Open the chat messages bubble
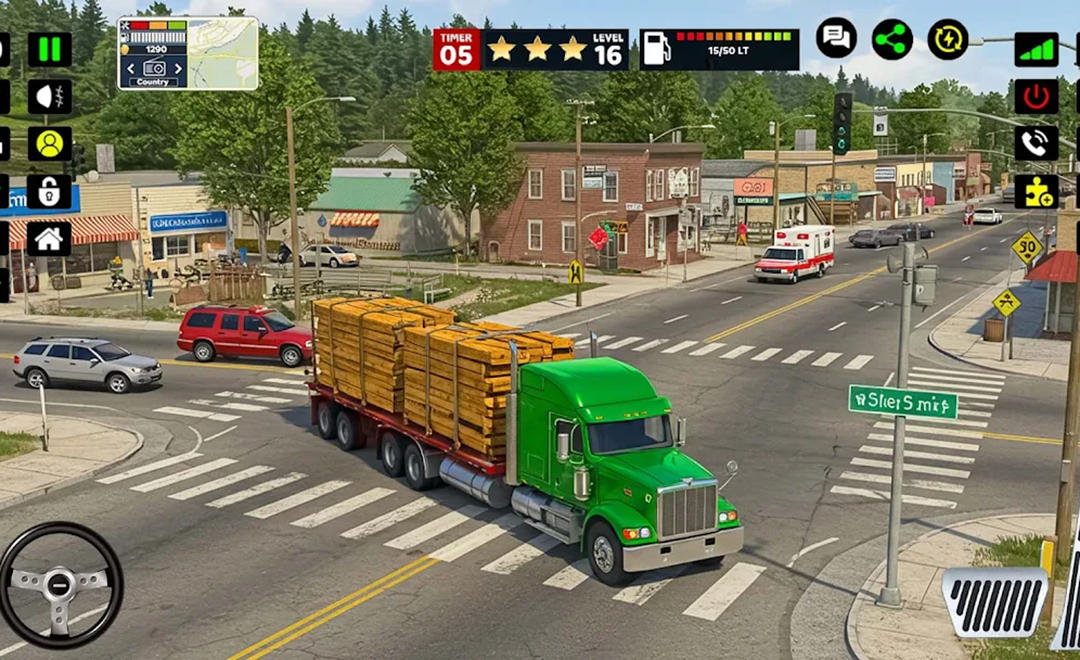 click(836, 39)
